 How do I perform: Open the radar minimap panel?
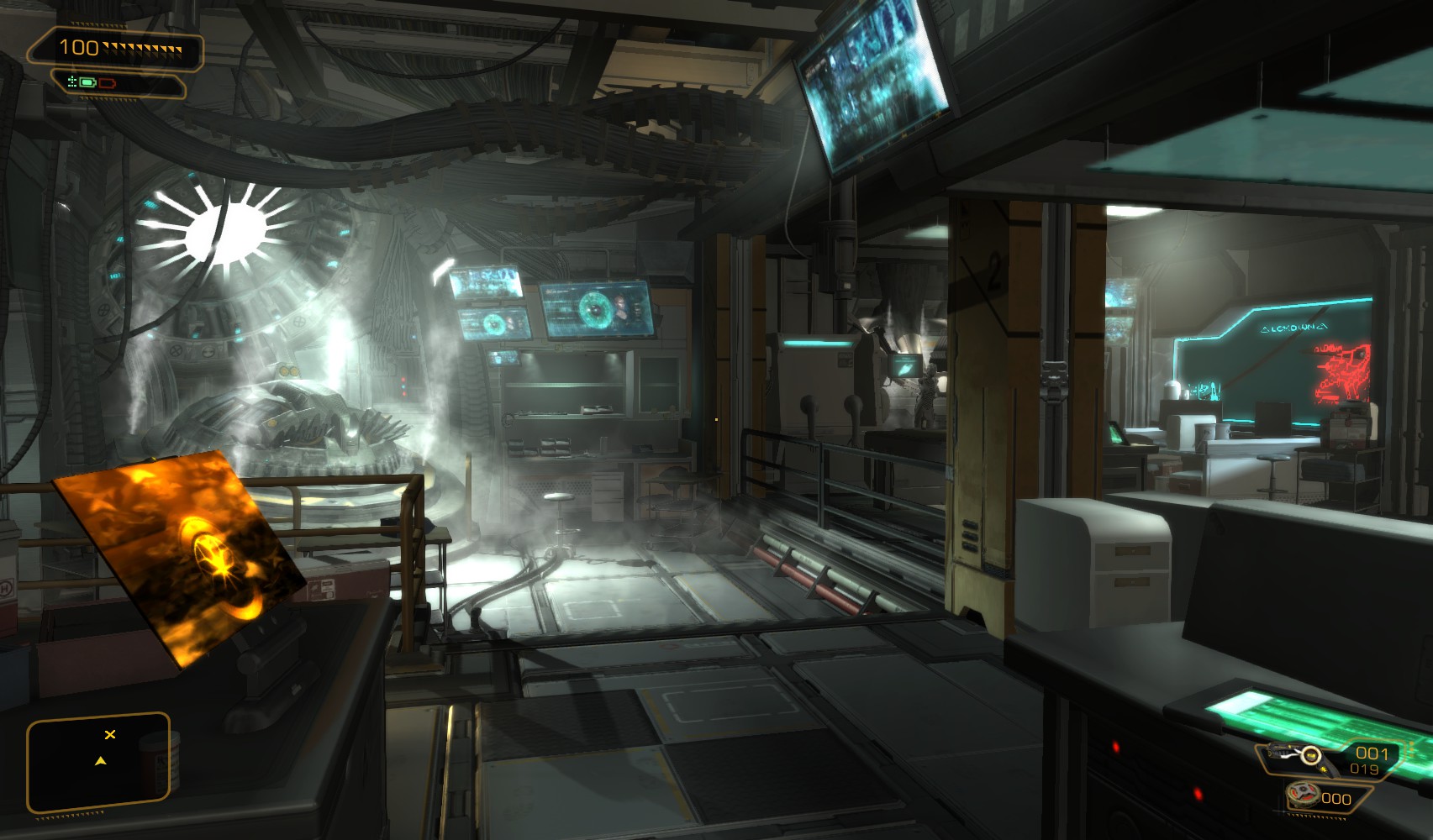(x=98, y=763)
